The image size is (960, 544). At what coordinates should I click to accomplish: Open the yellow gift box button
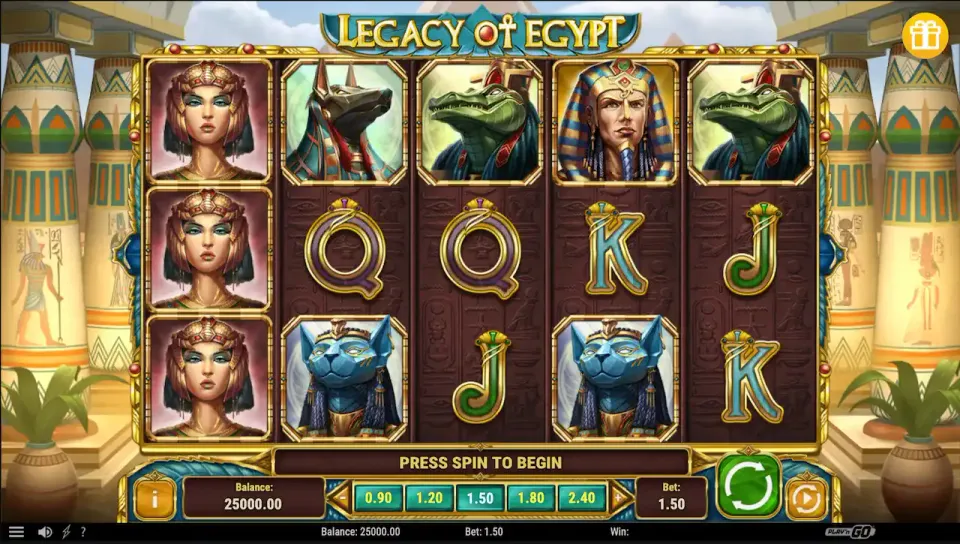tap(924, 37)
